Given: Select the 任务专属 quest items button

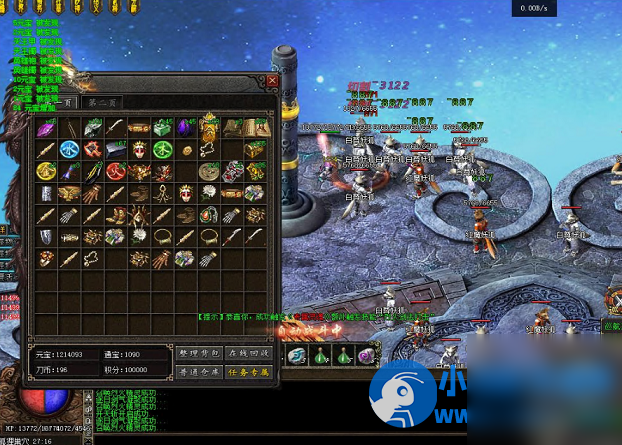Looking at the screenshot, I should pos(248,372).
